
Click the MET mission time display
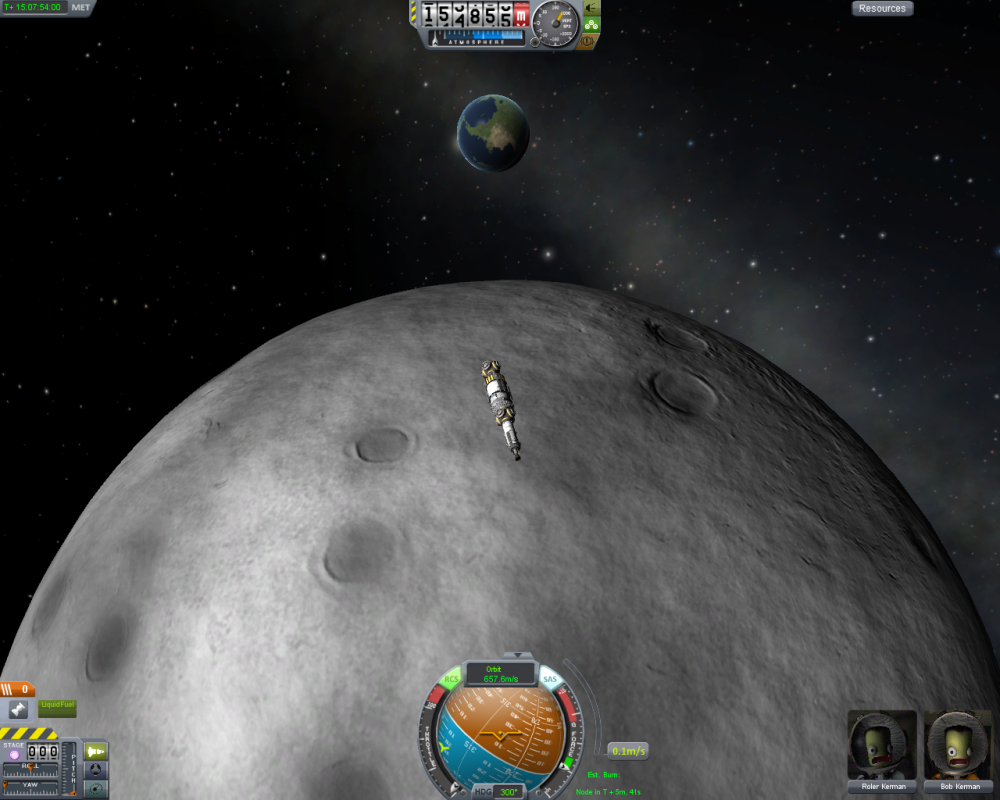(35, 7)
